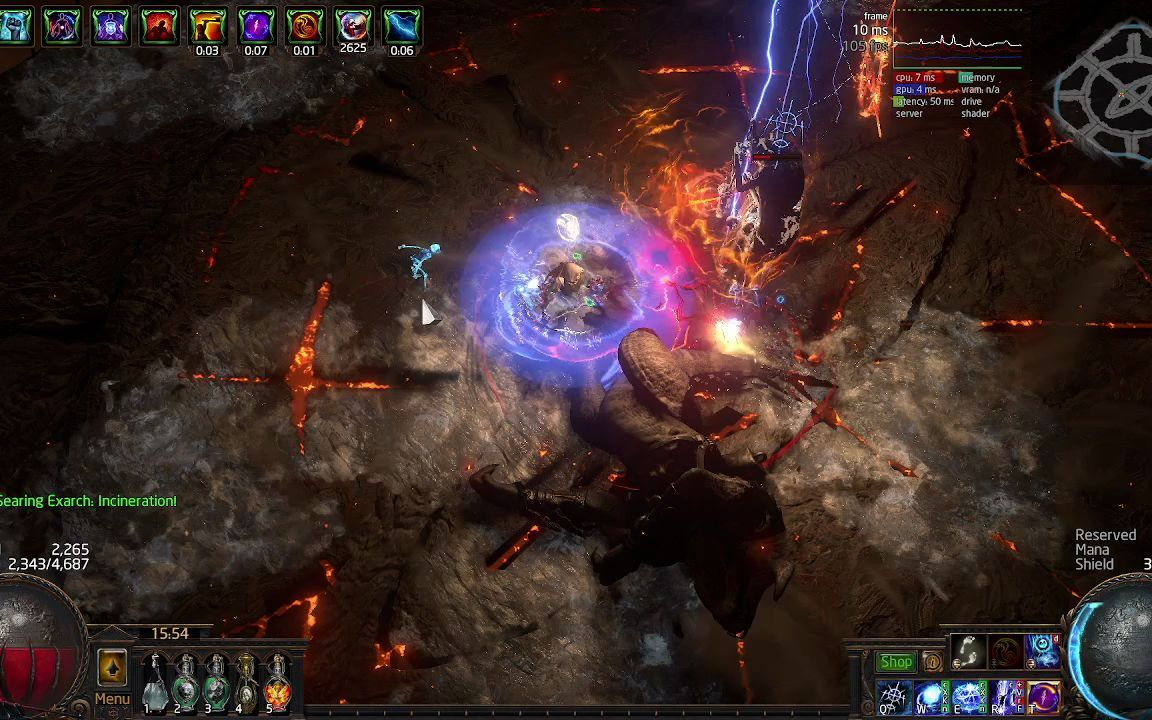Open the green Shop button

coord(896,662)
